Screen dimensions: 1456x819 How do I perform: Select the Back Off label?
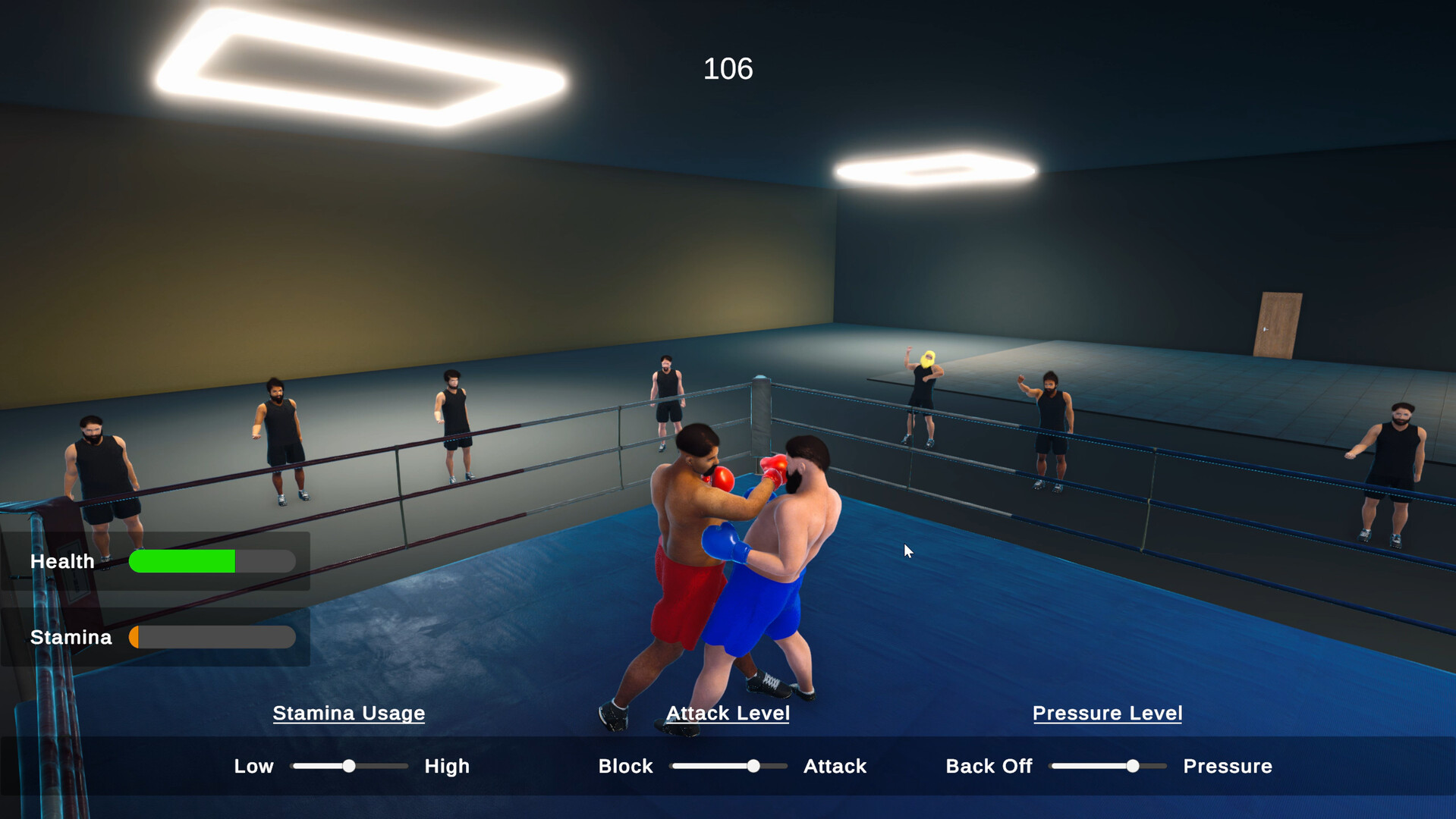[988, 766]
